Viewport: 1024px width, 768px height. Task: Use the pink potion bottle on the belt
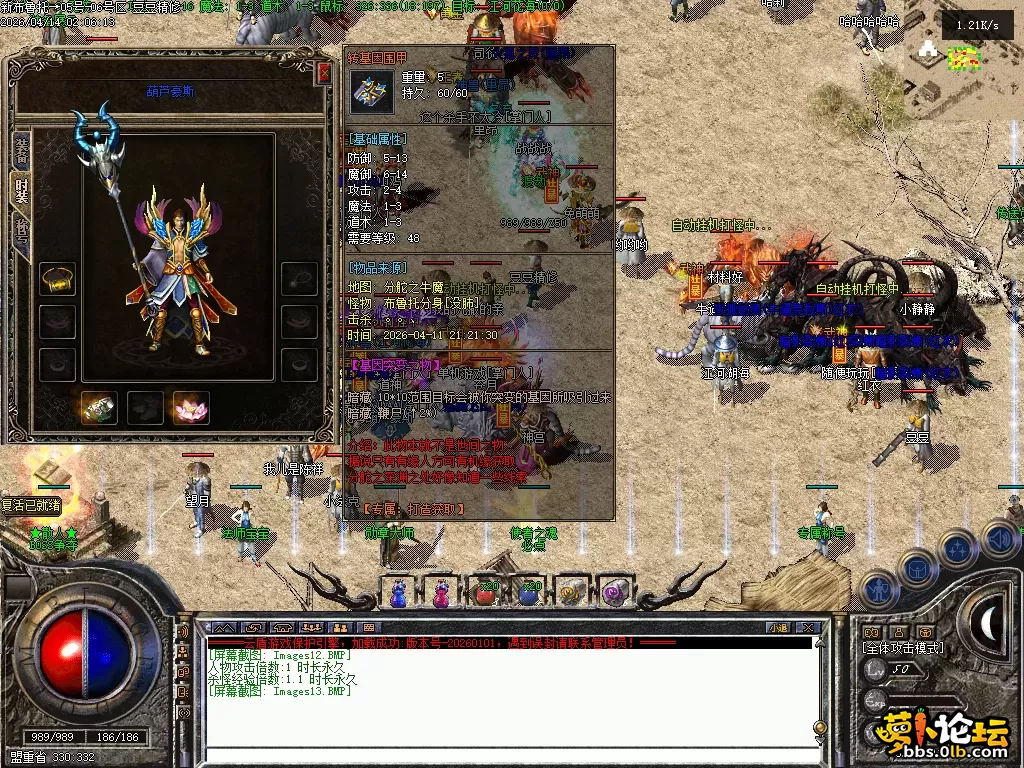point(441,593)
